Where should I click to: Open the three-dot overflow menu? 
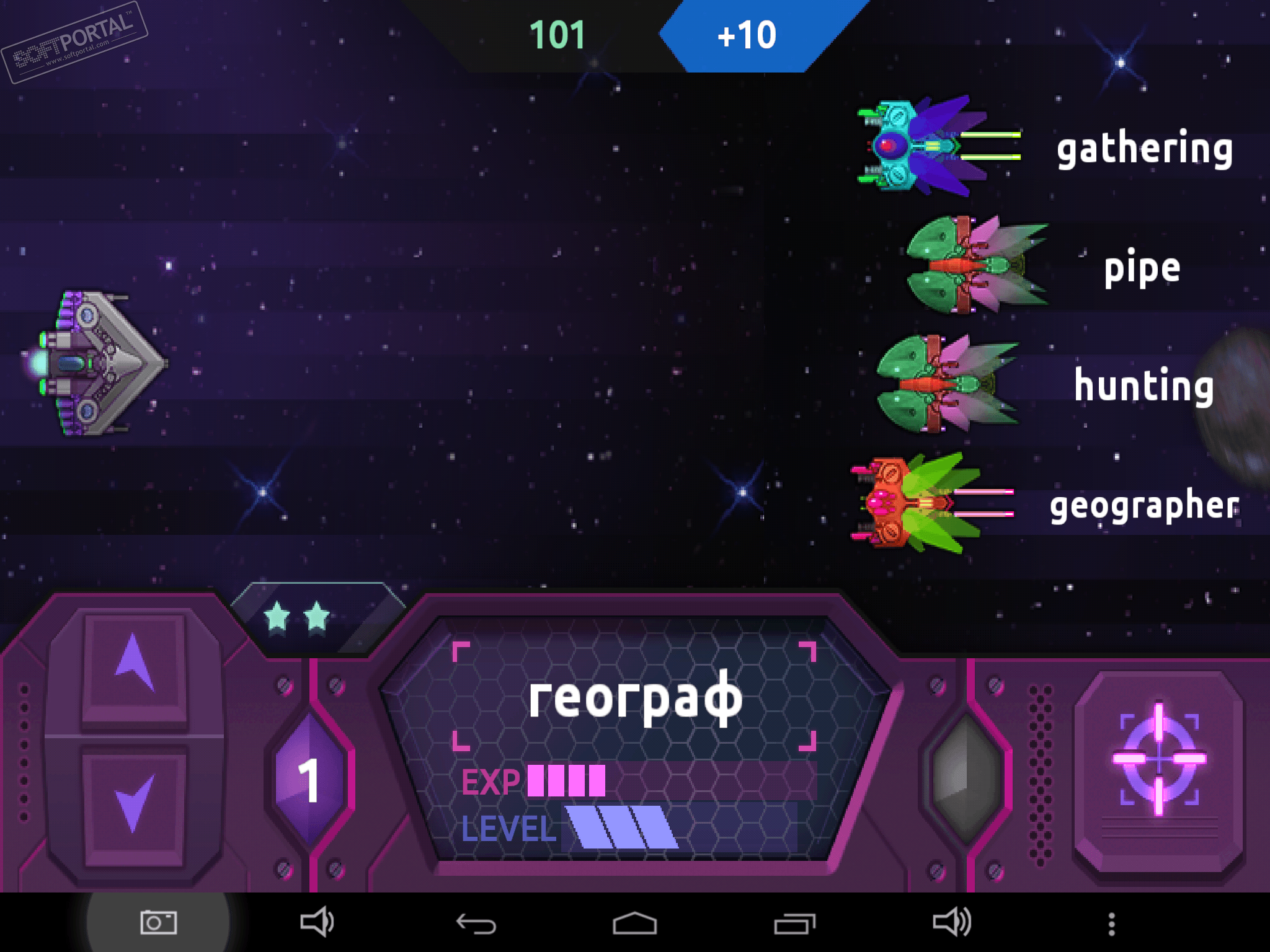pos(1111,923)
